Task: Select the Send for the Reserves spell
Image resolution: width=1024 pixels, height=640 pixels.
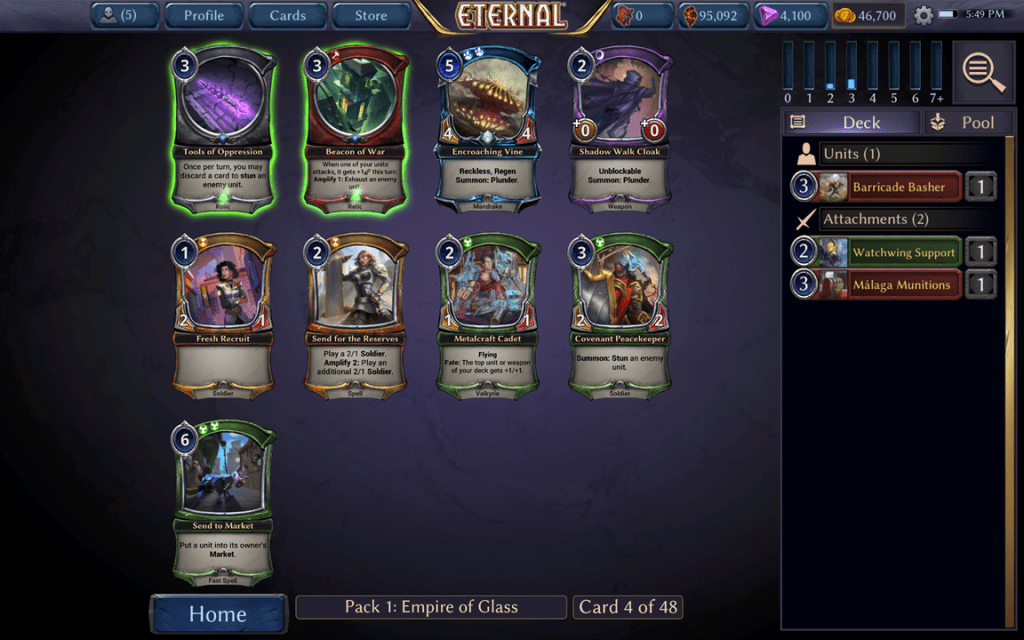Action: point(355,317)
